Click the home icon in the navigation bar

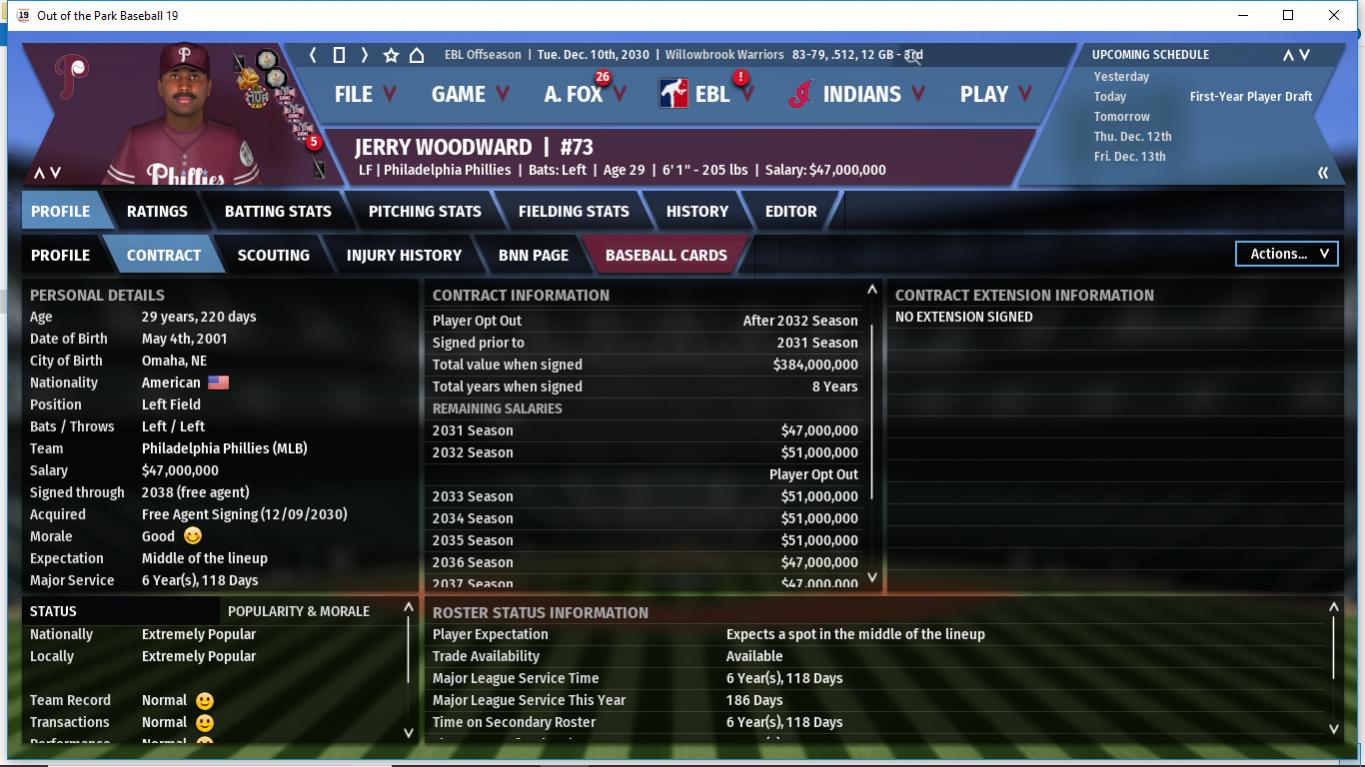(x=416, y=55)
